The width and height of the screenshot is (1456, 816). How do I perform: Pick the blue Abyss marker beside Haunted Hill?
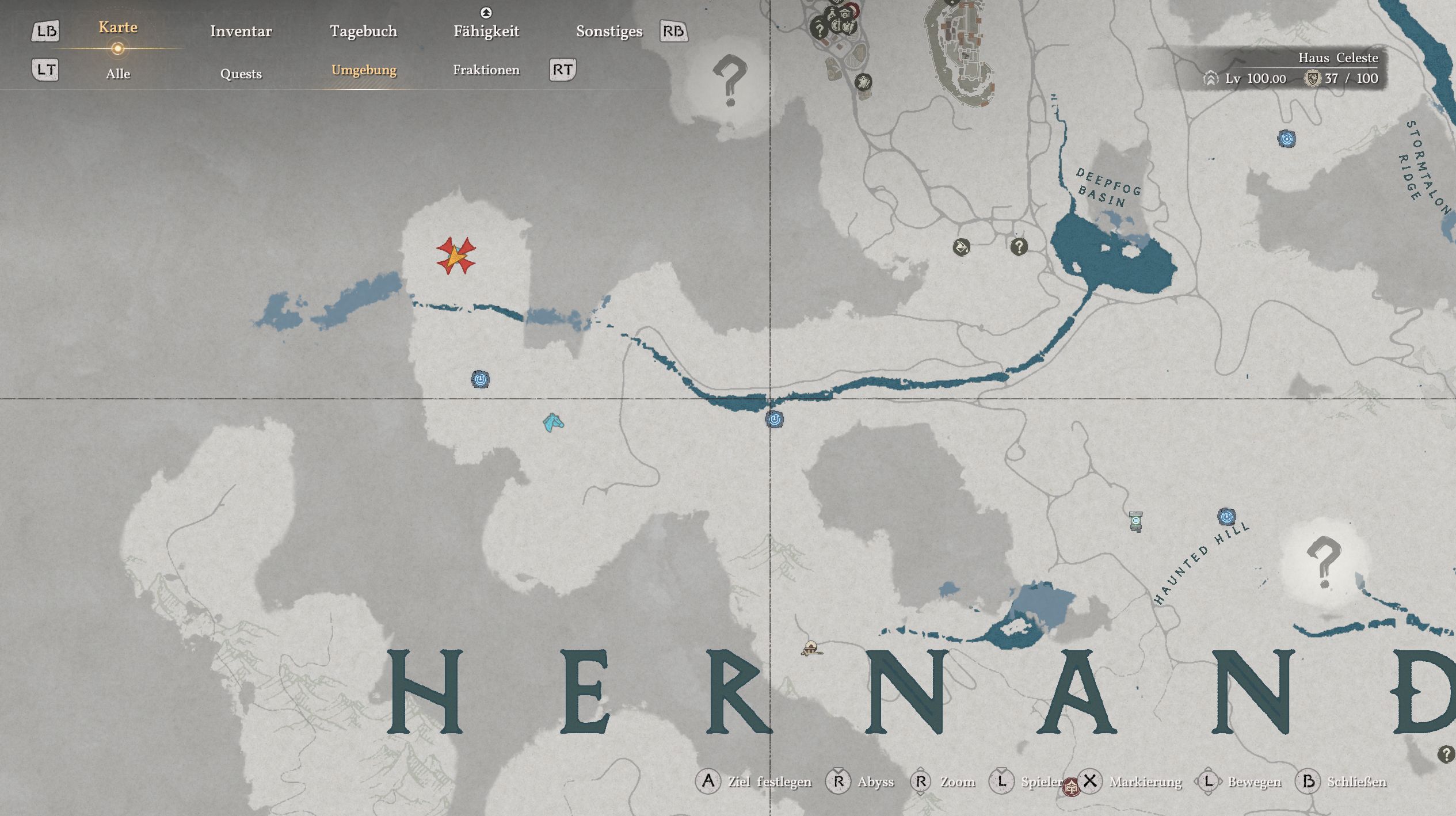[1226, 516]
